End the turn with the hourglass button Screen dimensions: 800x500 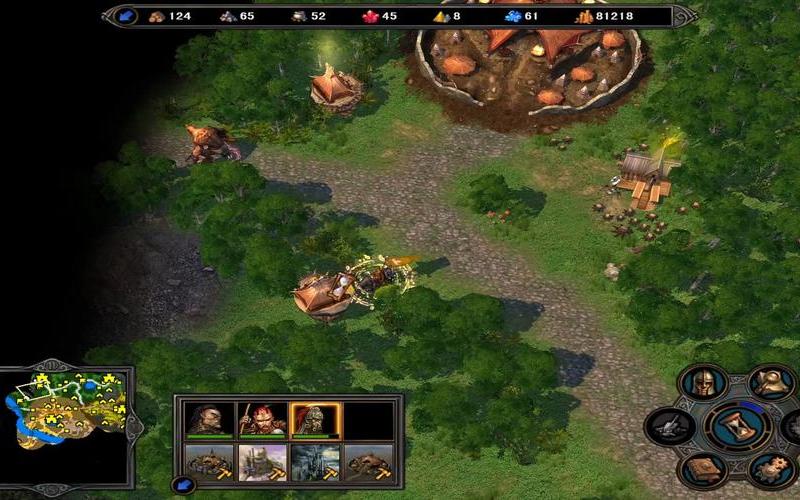736,428
